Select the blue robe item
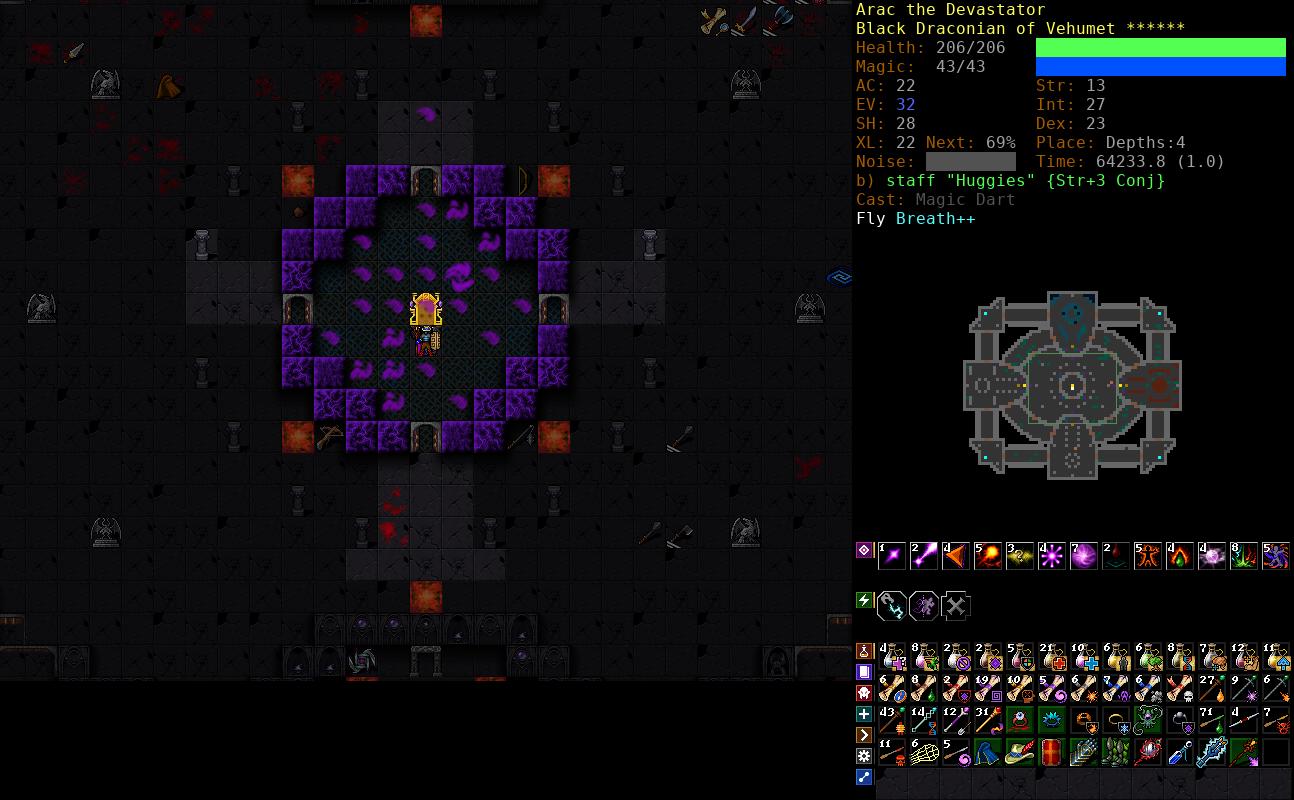1294x800 pixels. pos(988,752)
